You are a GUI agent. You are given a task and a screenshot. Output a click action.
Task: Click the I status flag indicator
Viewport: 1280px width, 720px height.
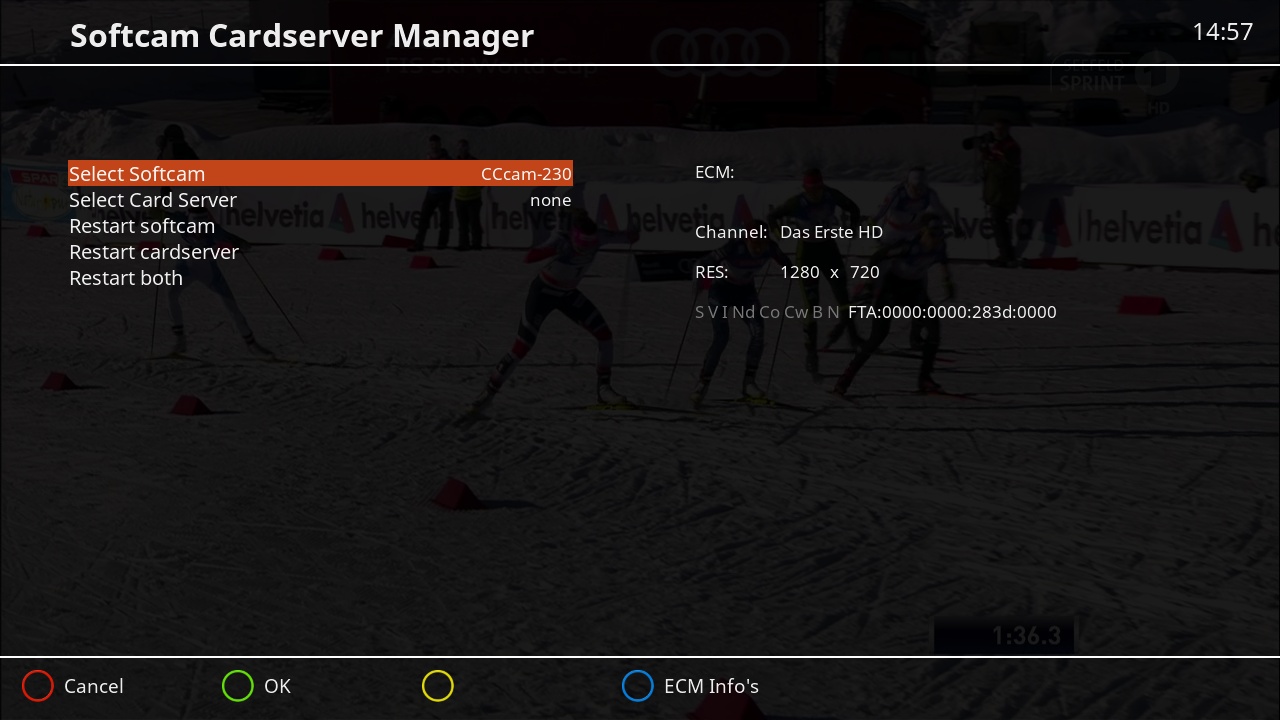click(725, 312)
